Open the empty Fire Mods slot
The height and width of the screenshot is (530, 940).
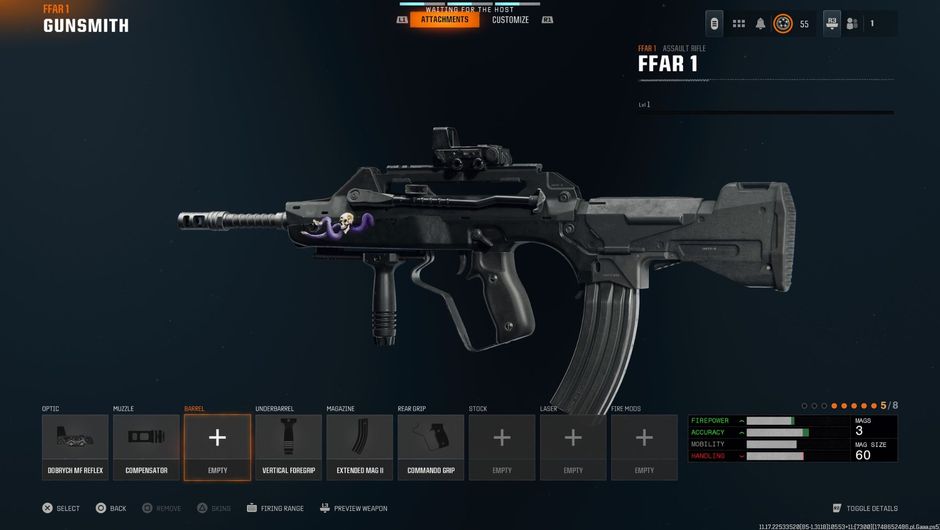(x=644, y=447)
